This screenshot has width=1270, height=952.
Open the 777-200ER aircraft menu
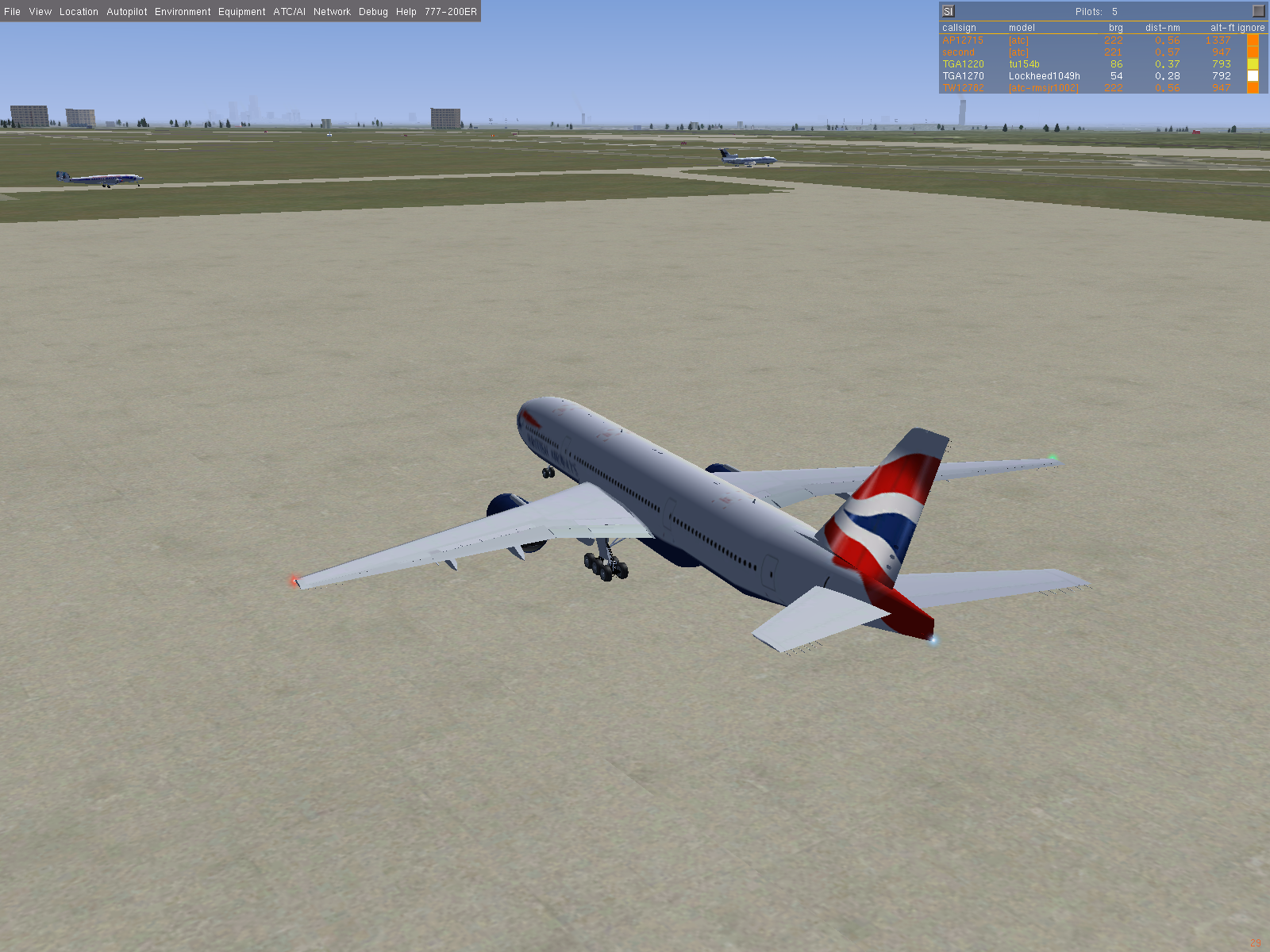point(450,12)
